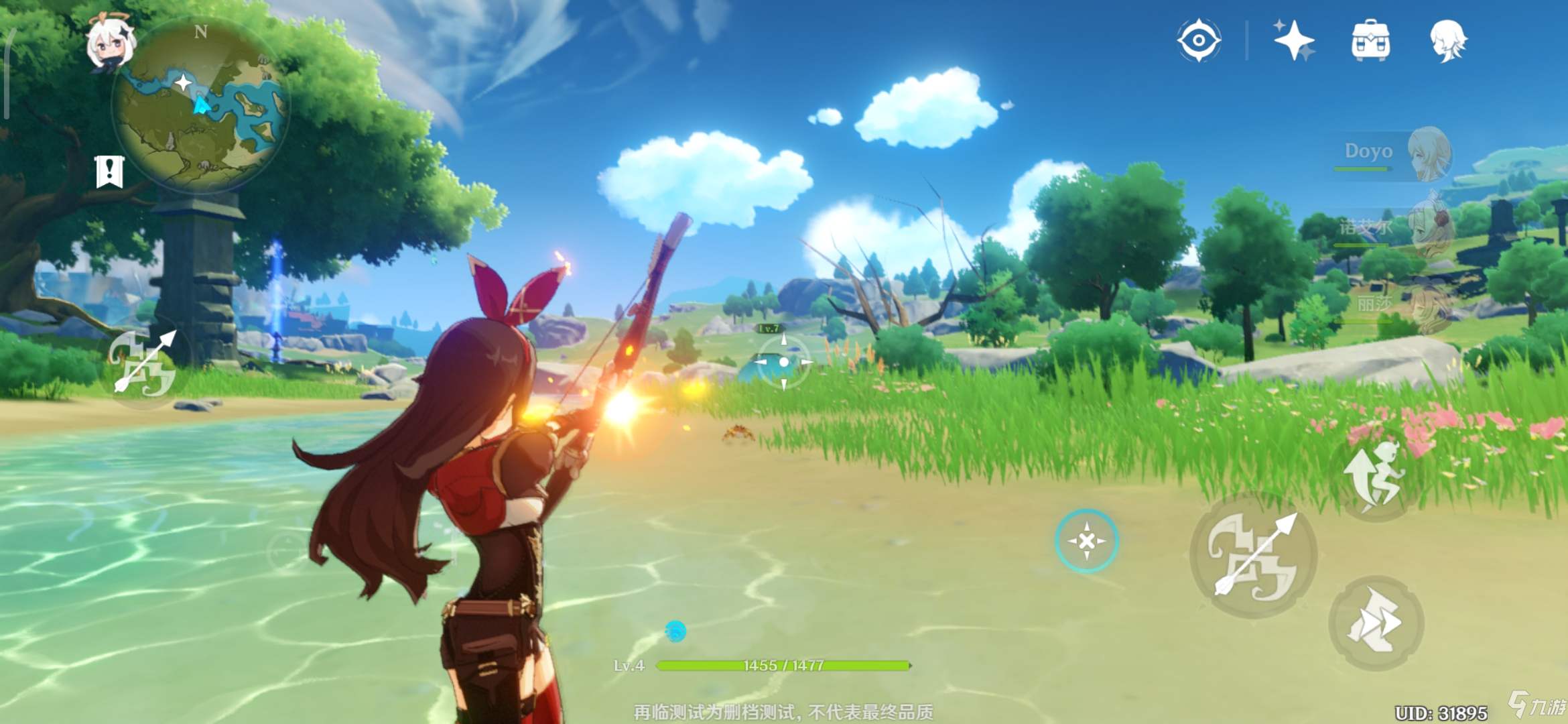Activate elemental sight eye icon
Image resolution: width=1568 pixels, height=724 pixels.
coord(1199,40)
